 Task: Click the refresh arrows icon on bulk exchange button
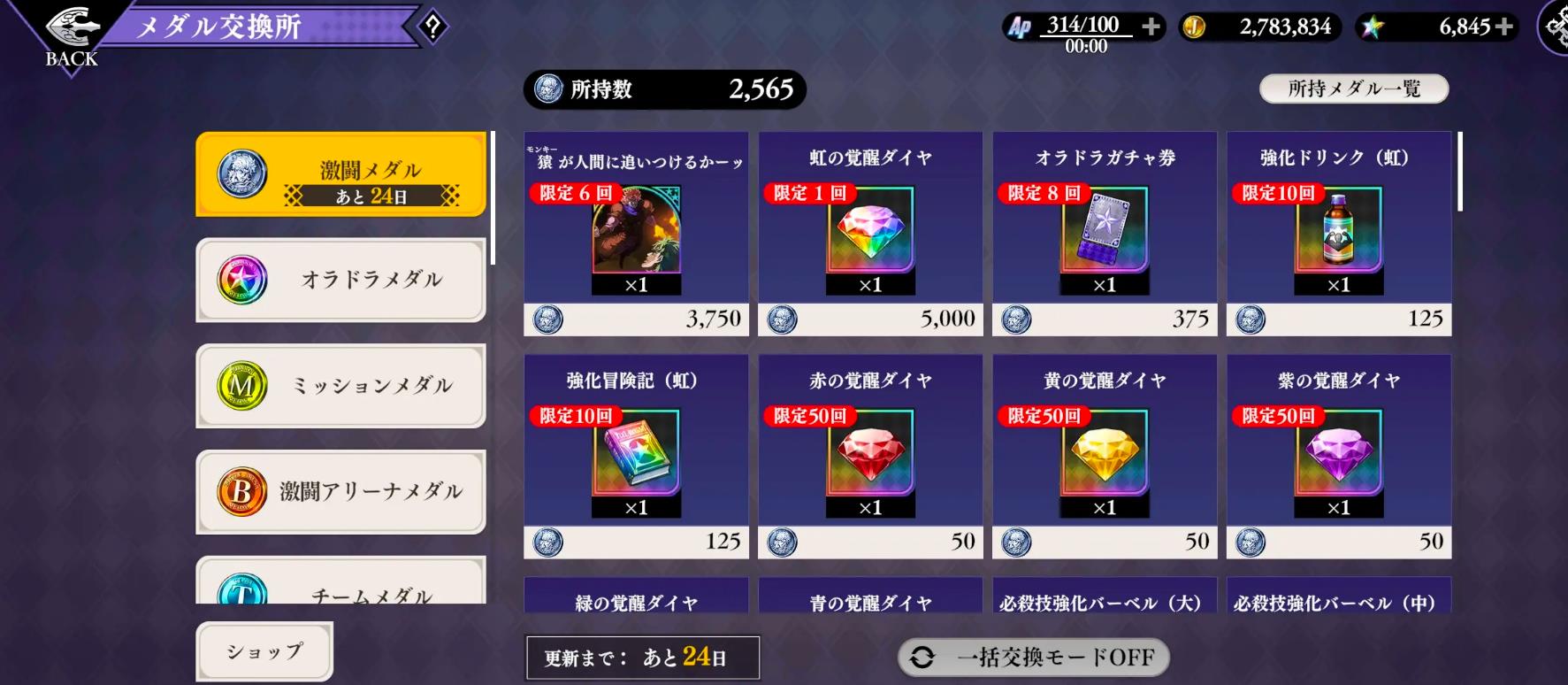(x=923, y=658)
